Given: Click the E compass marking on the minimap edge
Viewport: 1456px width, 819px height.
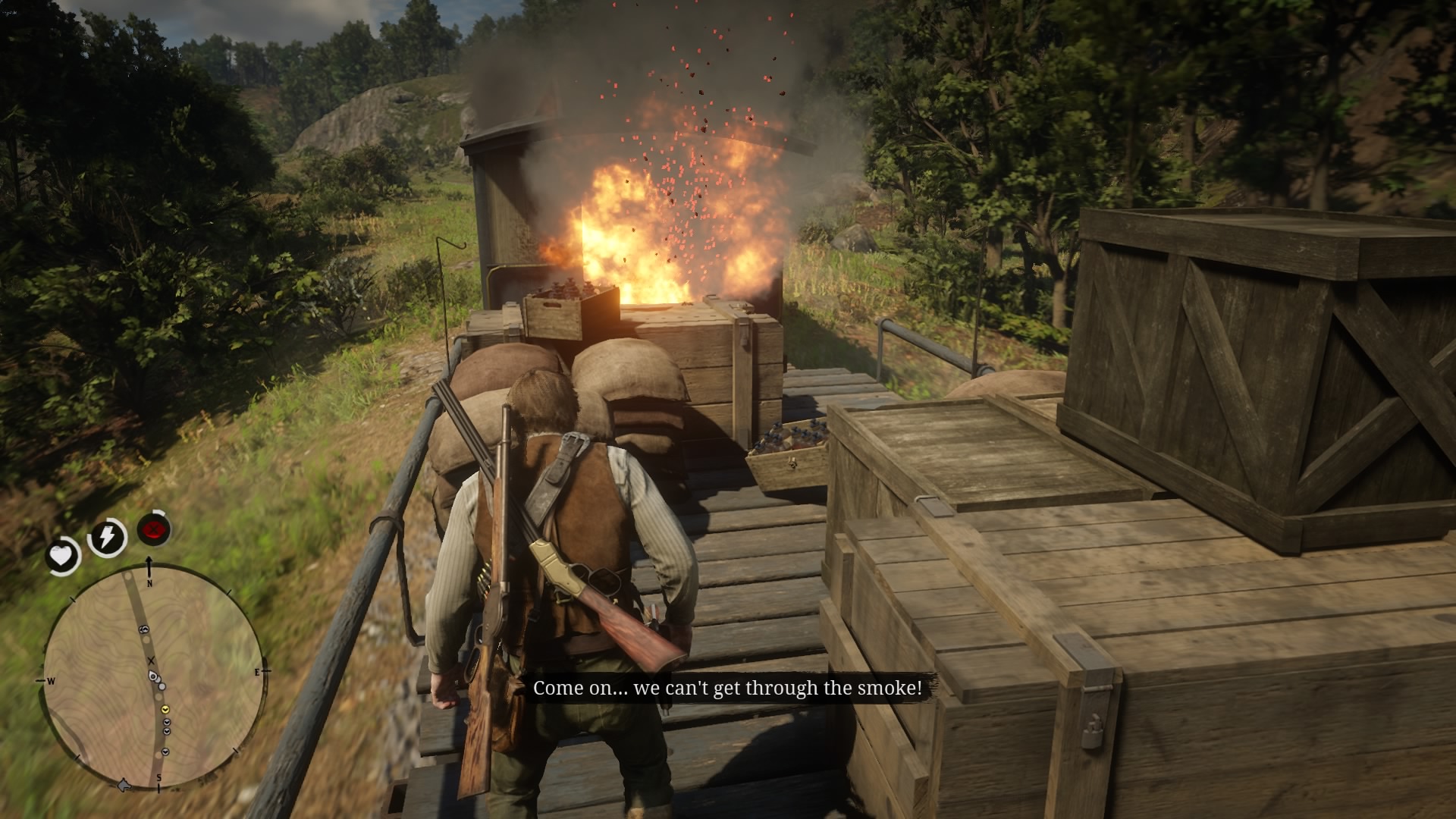Looking at the screenshot, I should [x=257, y=673].
